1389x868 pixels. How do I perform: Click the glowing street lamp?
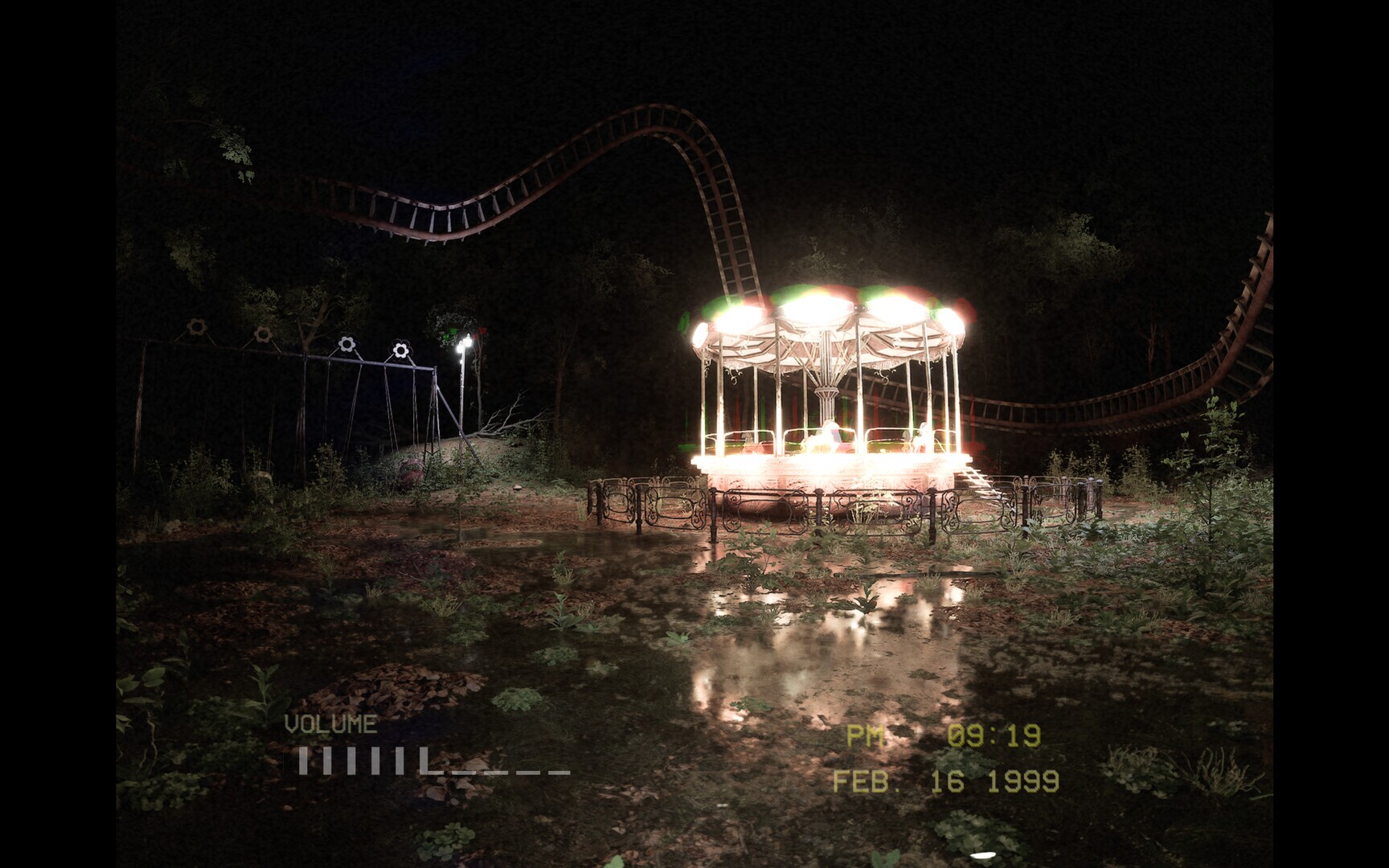click(x=465, y=346)
